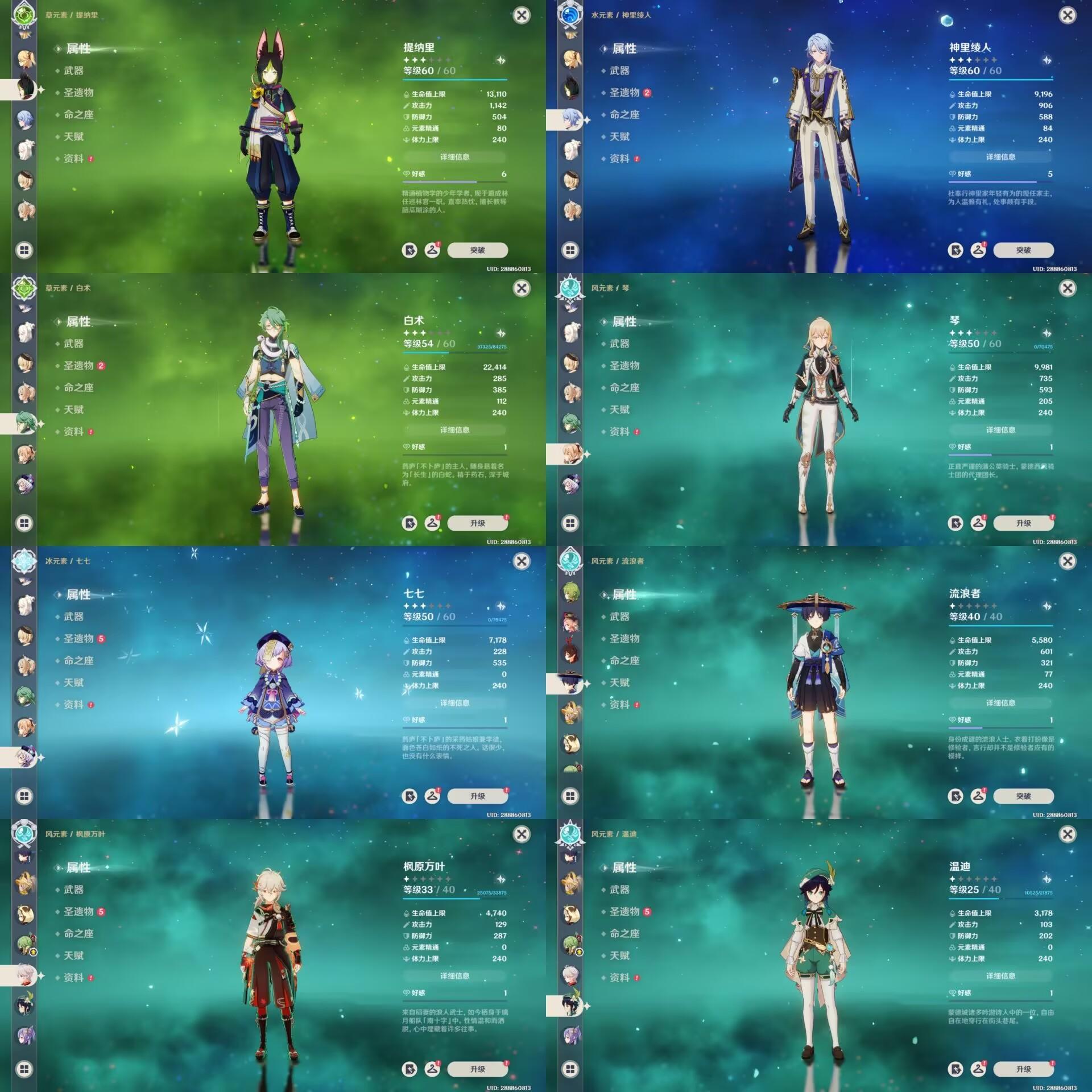Screen dimensions: 1092x1092
Task: Open the outfit hanger icon on 琴's panel
Action: [x=978, y=523]
